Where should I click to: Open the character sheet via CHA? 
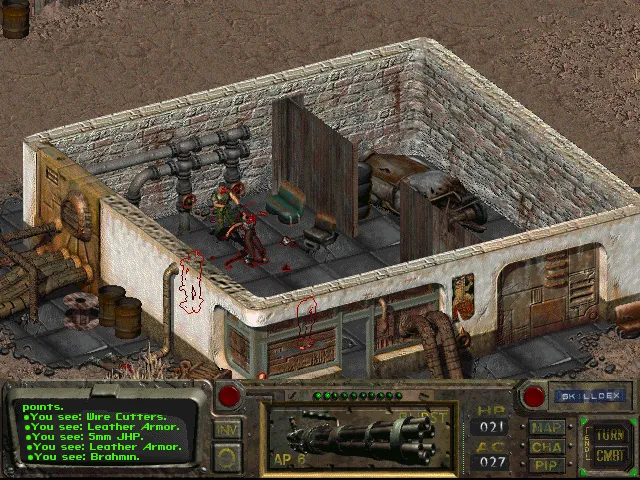click(x=547, y=447)
